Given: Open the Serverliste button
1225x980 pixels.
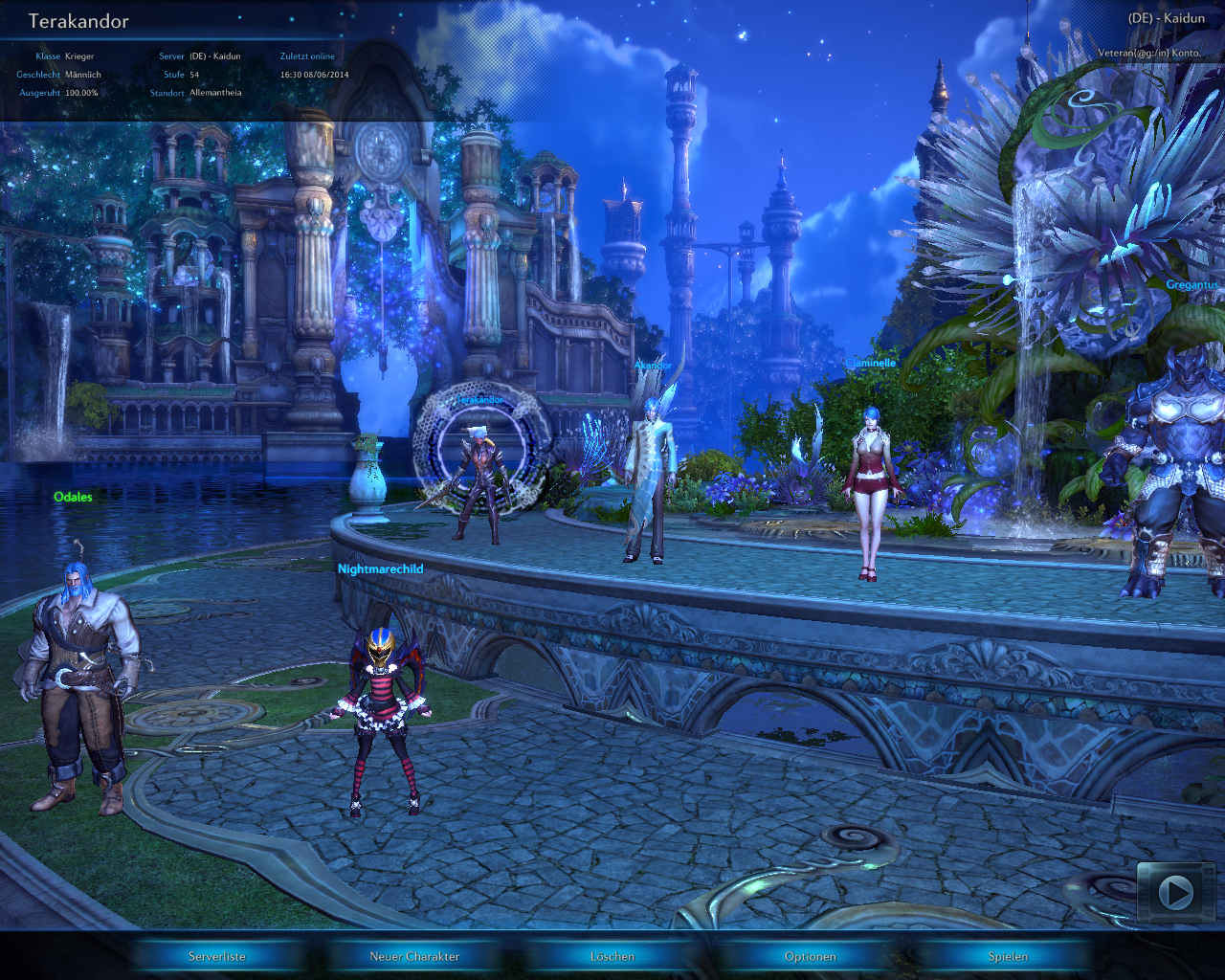Looking at the screenshot, I should tap(217, 956).
